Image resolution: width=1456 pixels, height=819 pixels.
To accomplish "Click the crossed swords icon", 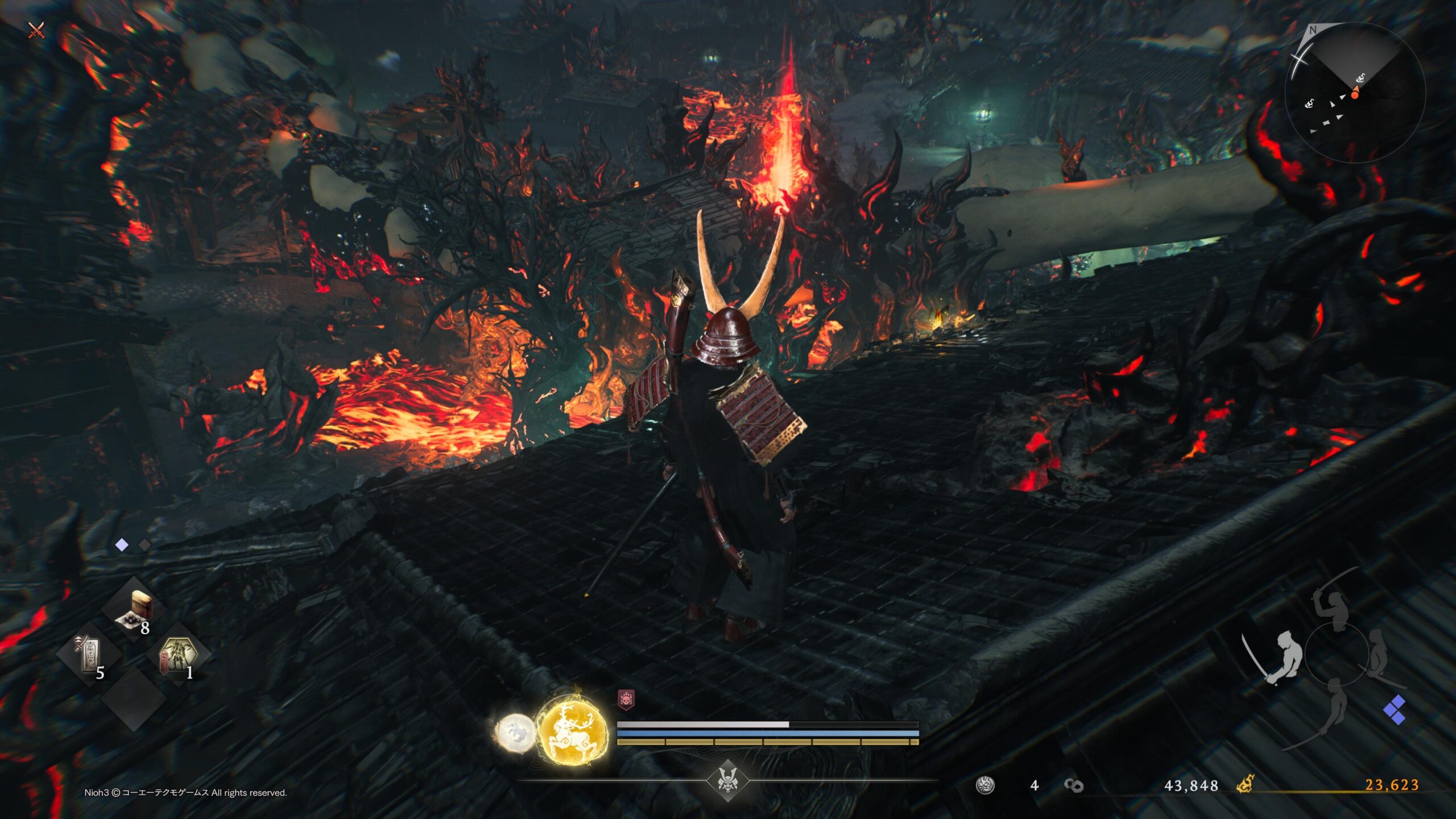I will point(36,30).
